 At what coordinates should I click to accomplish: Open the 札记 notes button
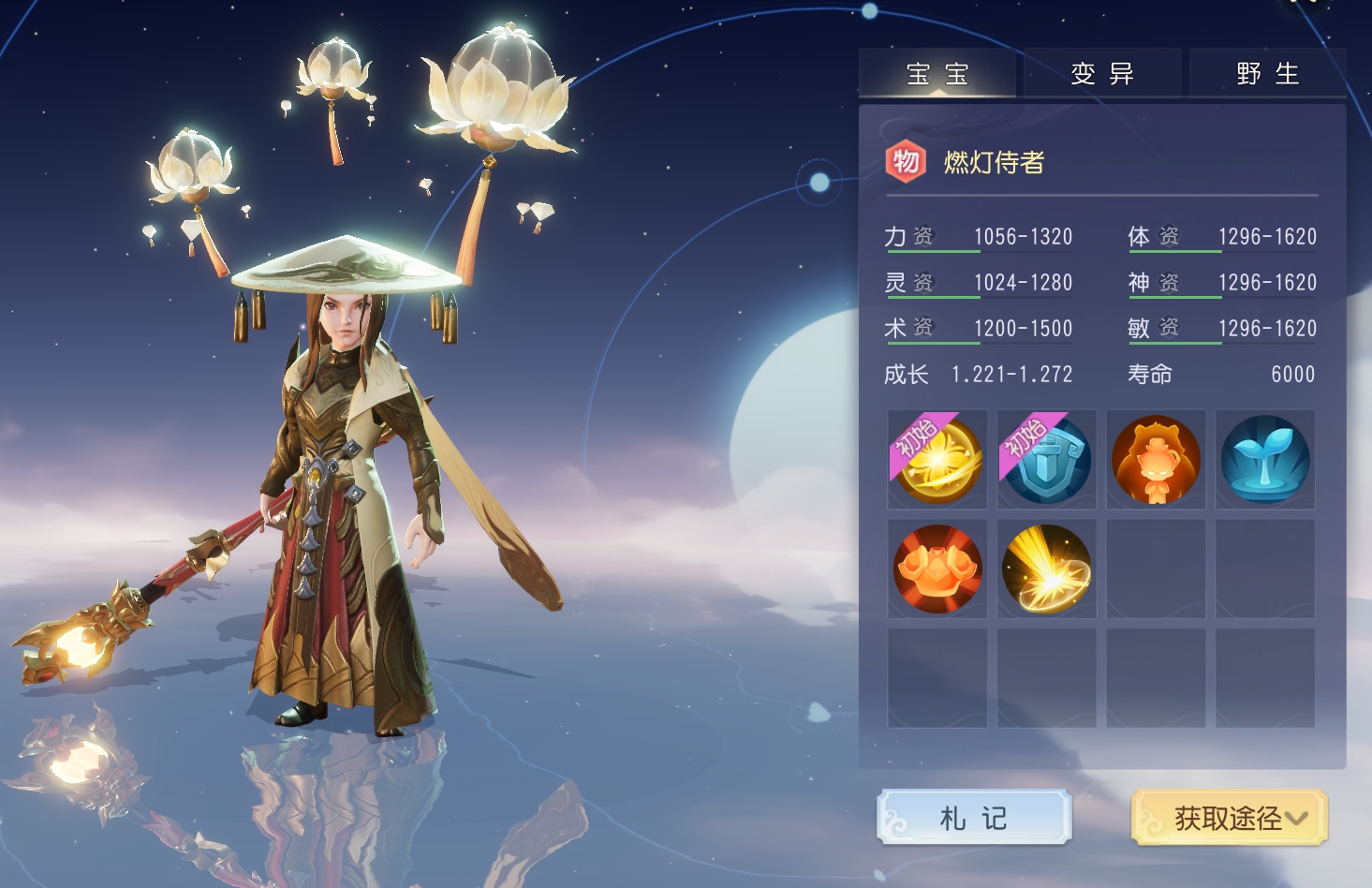(x=974, y=818)
